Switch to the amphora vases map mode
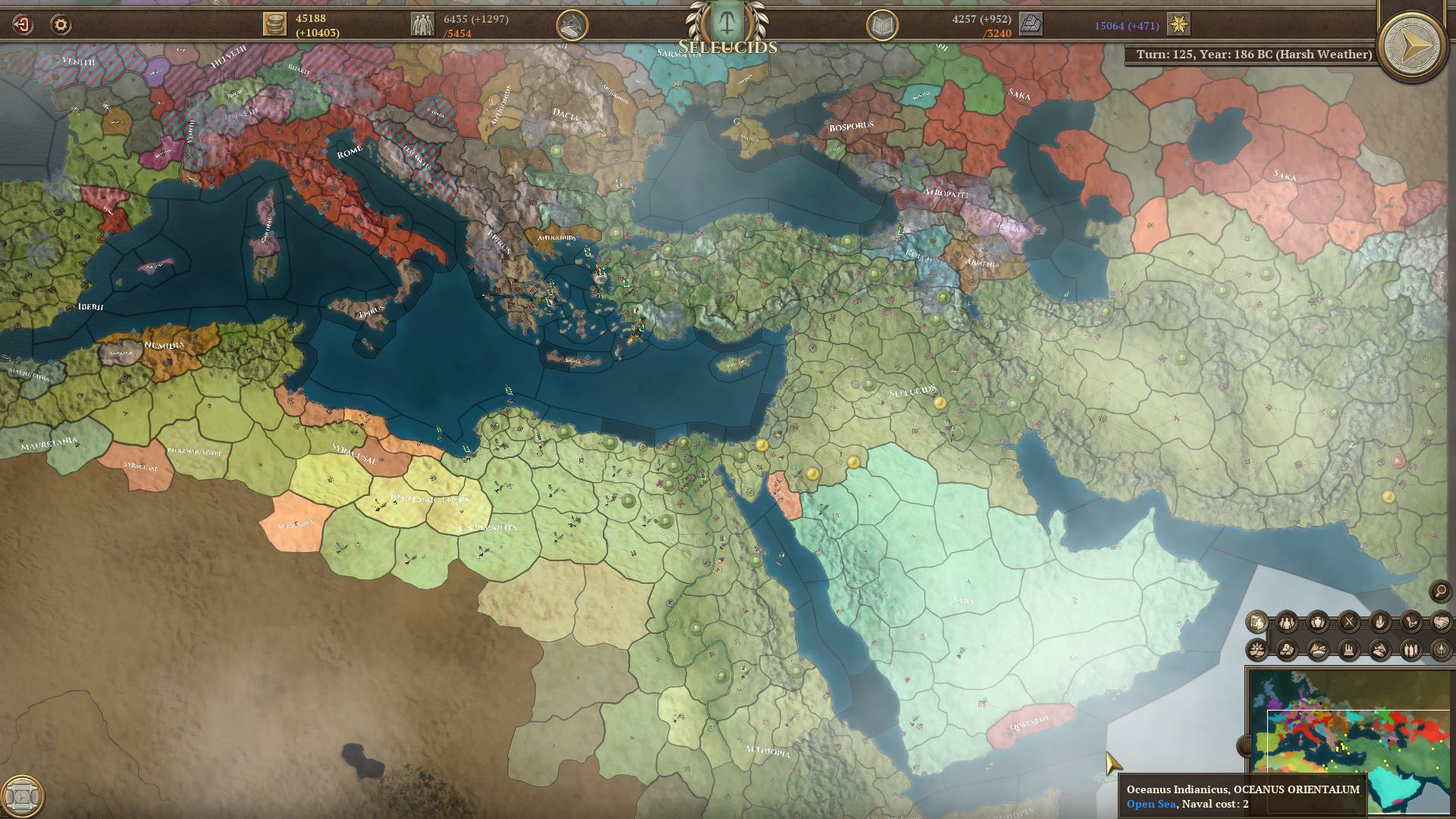This screenshot has width=1456, height=819. point(1318,623)
